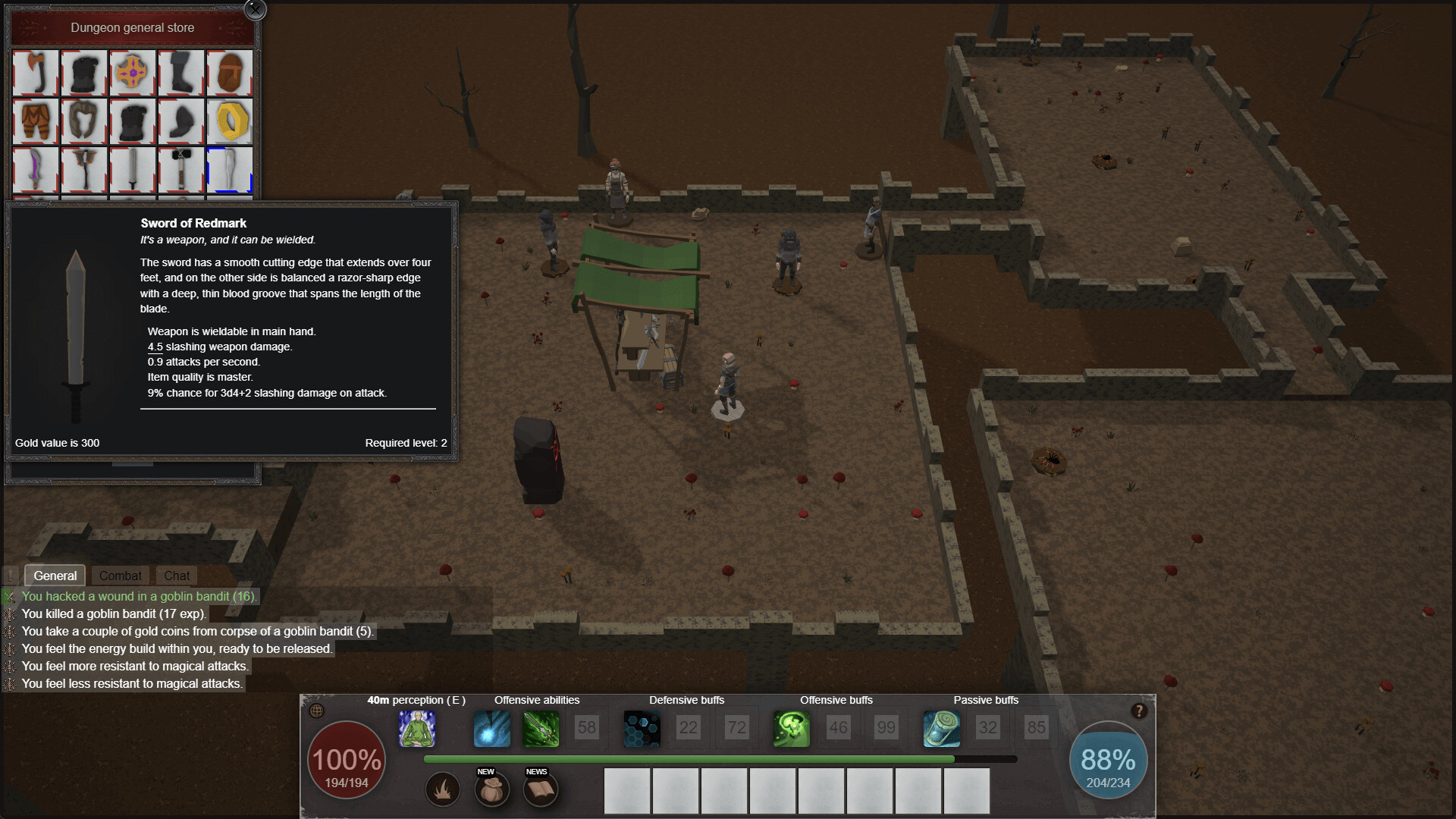This screenshot has height=819, width=1456.
Task: Click the globe icon on the action bar
Action: point(316,711)
